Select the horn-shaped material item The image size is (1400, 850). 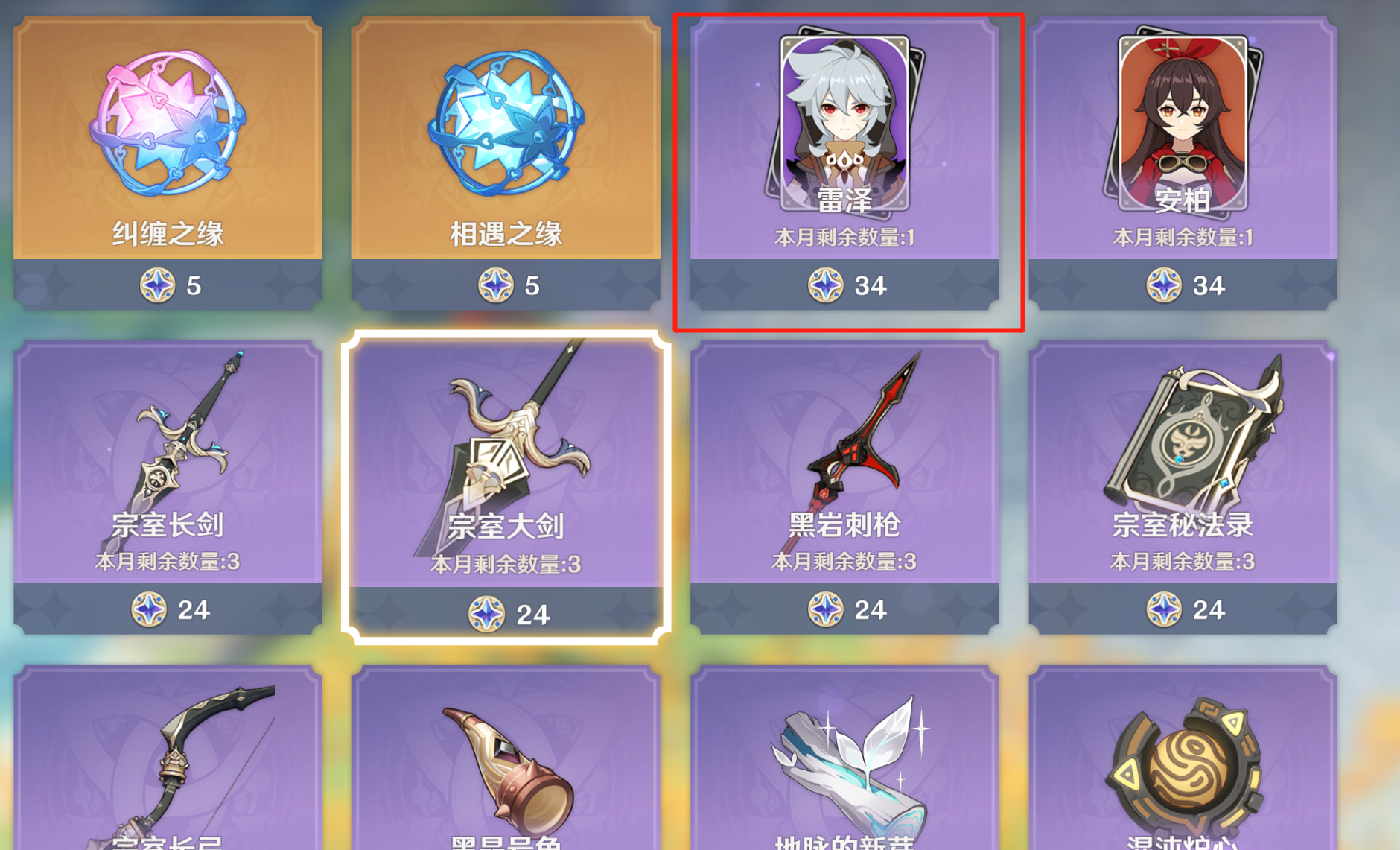point(506,767)
